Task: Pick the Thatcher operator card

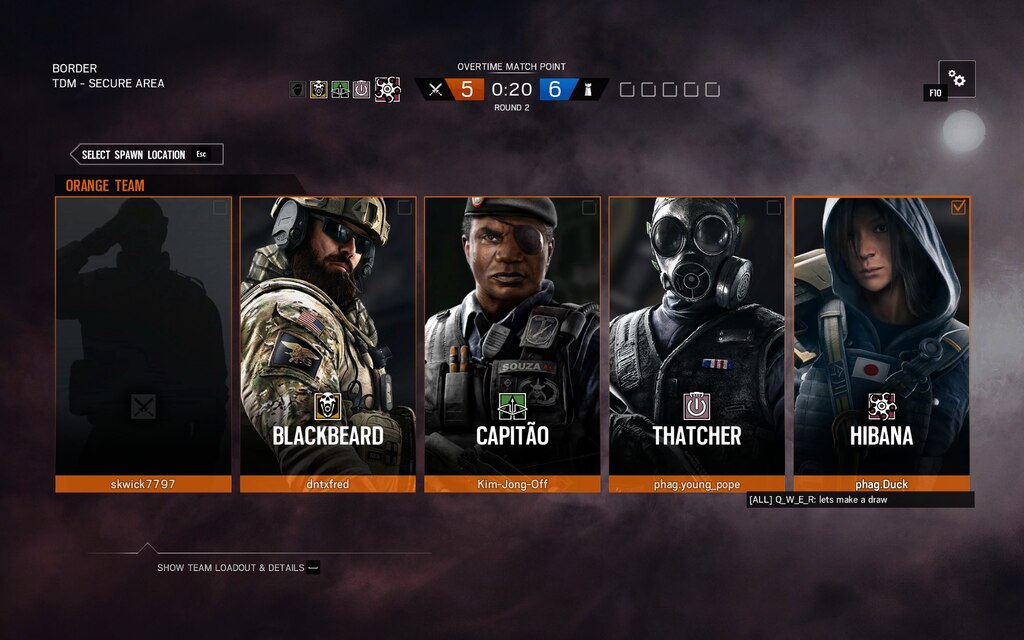Action: [696, 335]
